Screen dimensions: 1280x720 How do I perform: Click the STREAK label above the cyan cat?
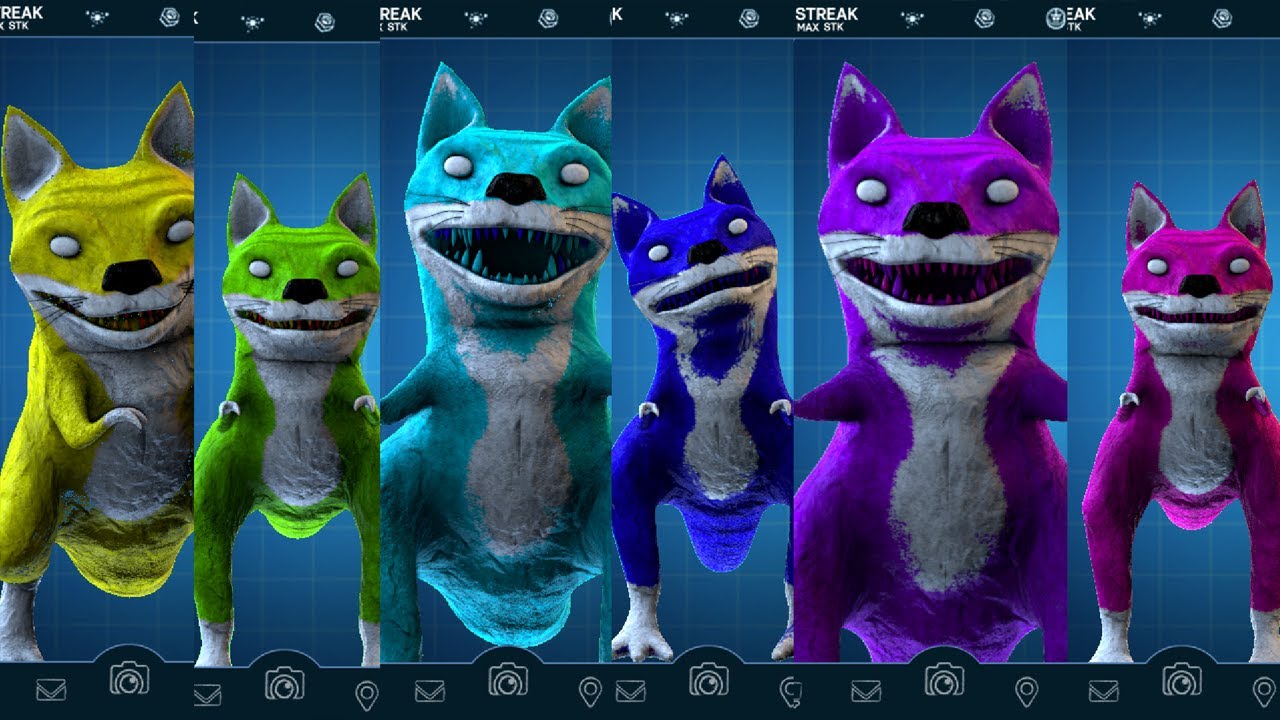(399, 11)
